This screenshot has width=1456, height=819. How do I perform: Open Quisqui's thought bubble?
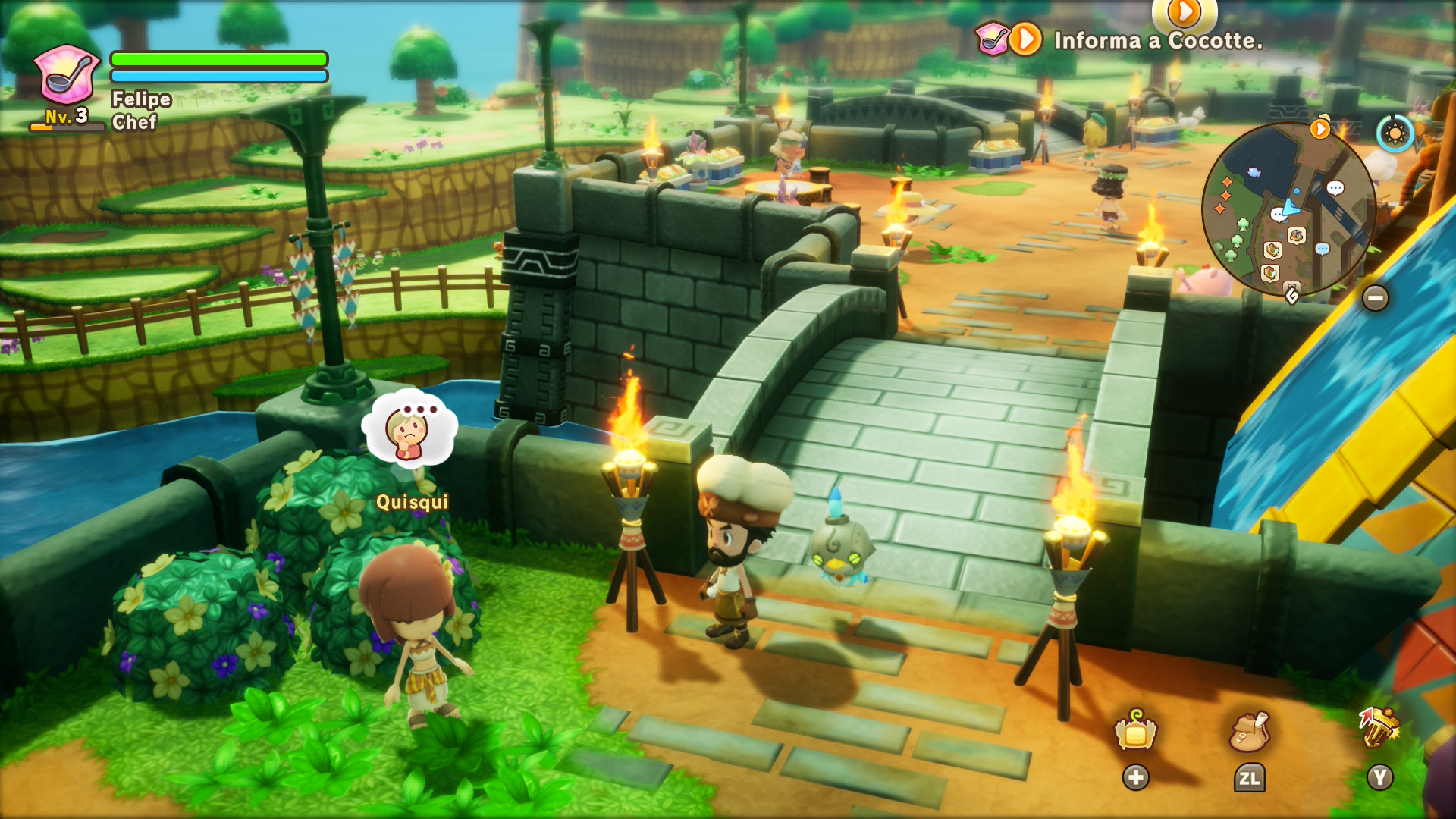(410, 426)
